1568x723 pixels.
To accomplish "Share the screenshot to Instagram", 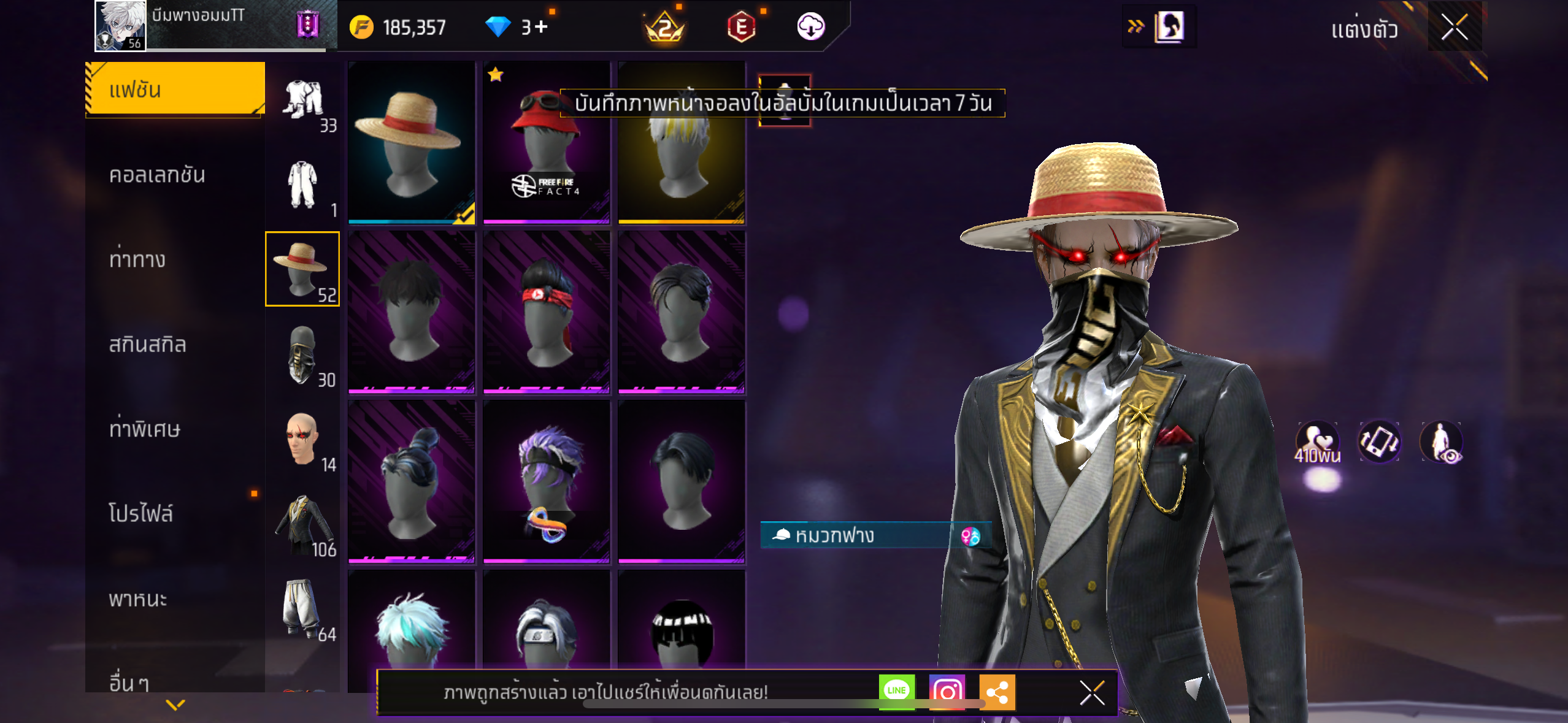I will point(947,691).
